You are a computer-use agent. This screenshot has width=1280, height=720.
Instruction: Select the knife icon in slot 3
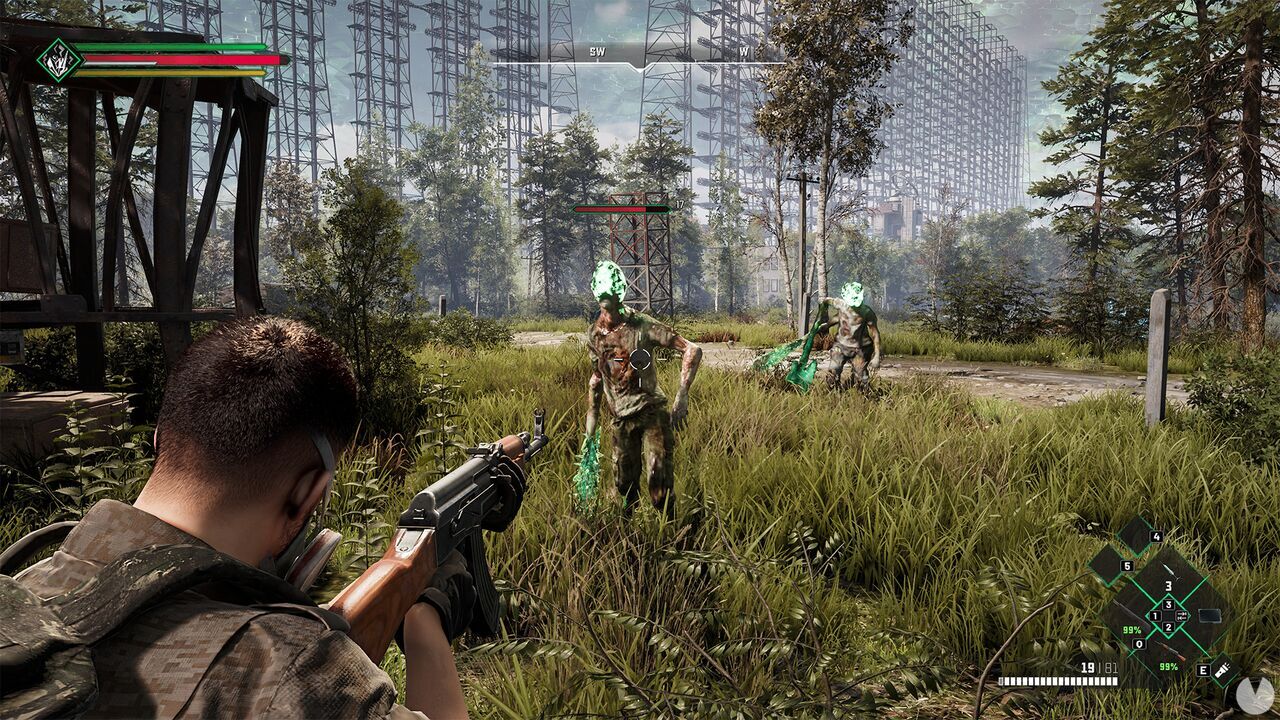(x=1170, y=572)
